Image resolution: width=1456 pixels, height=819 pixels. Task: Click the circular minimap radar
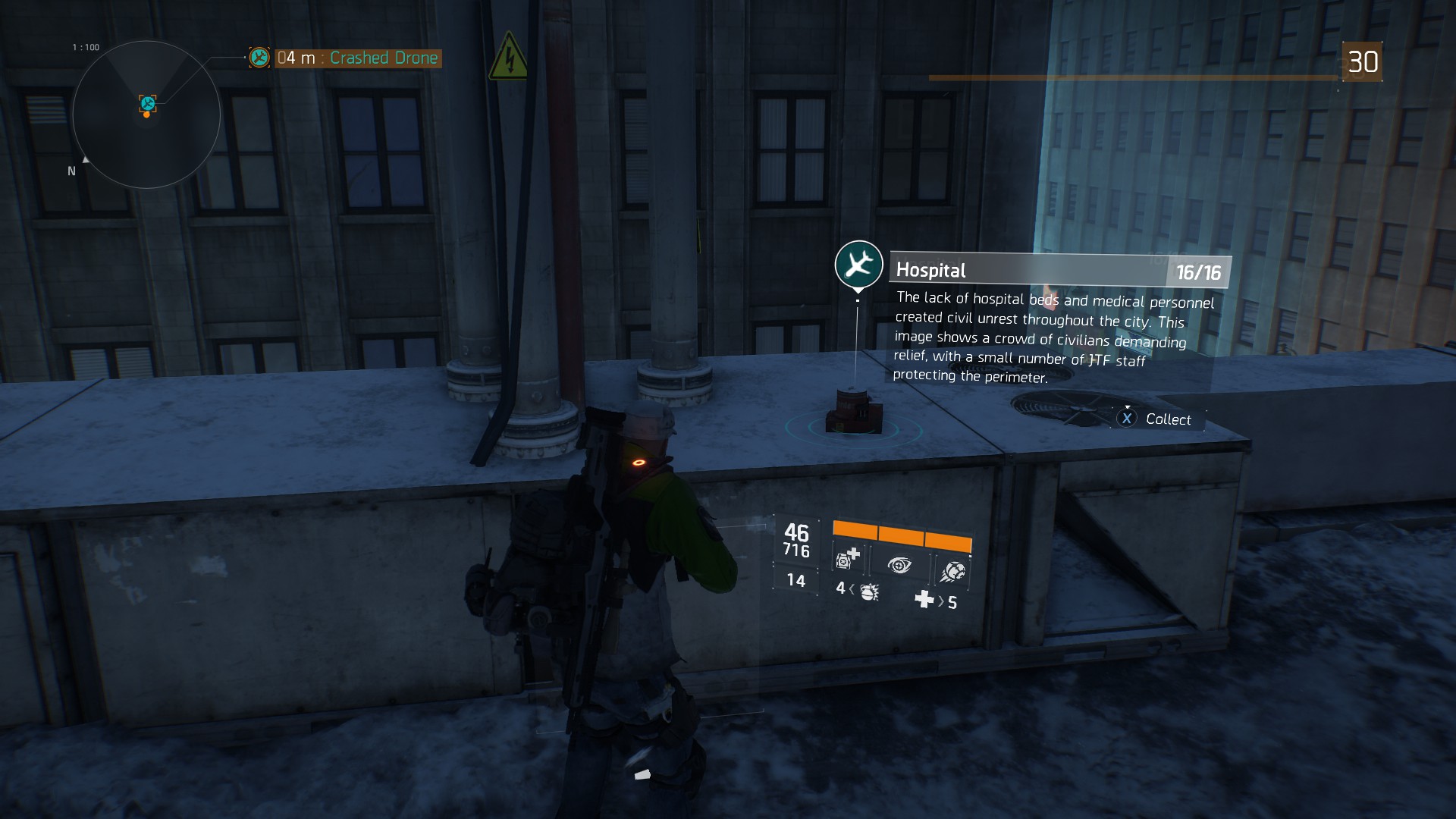point(146,115)
